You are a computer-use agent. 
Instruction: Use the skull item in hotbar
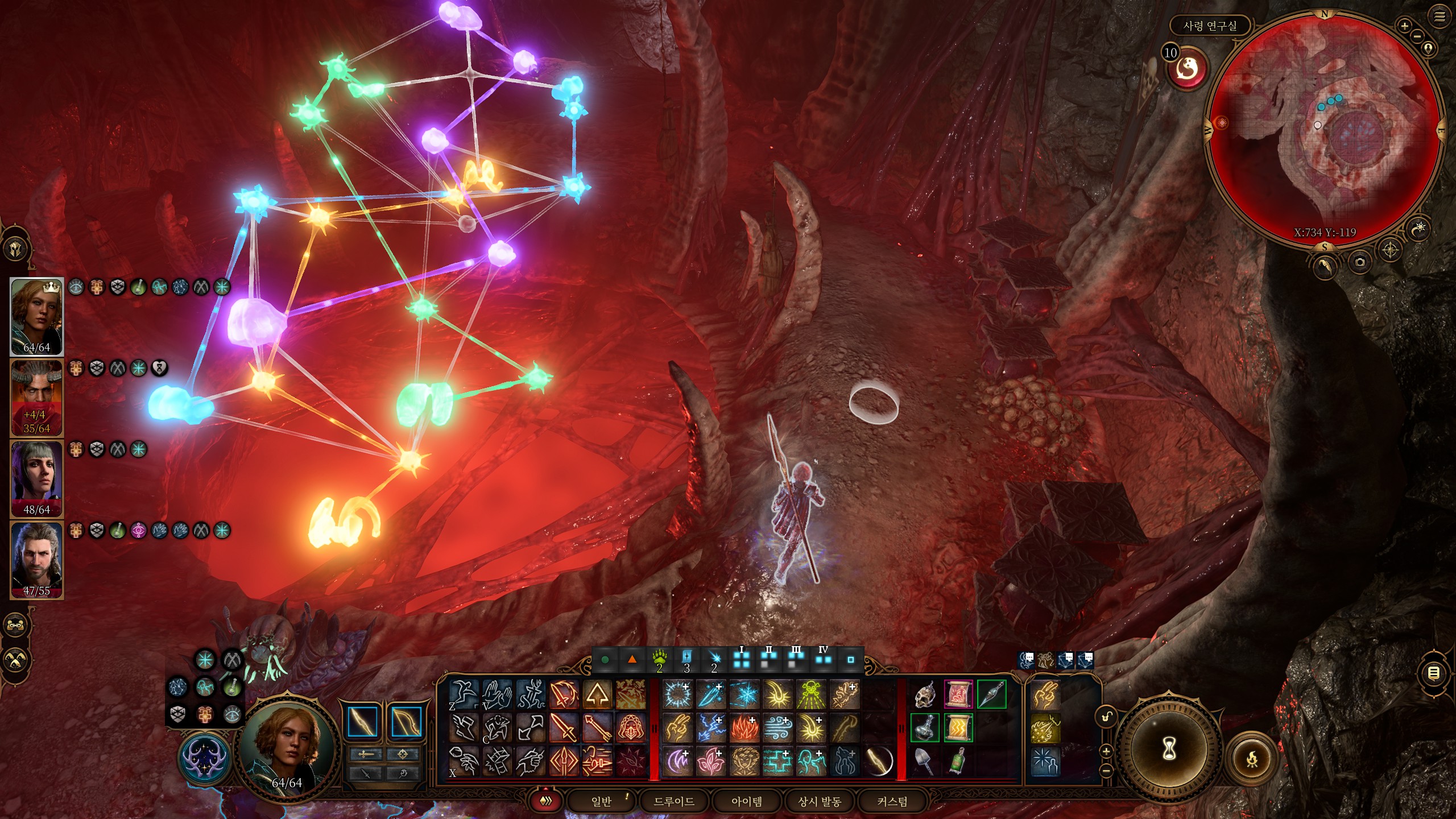click(x=925, y=694)
